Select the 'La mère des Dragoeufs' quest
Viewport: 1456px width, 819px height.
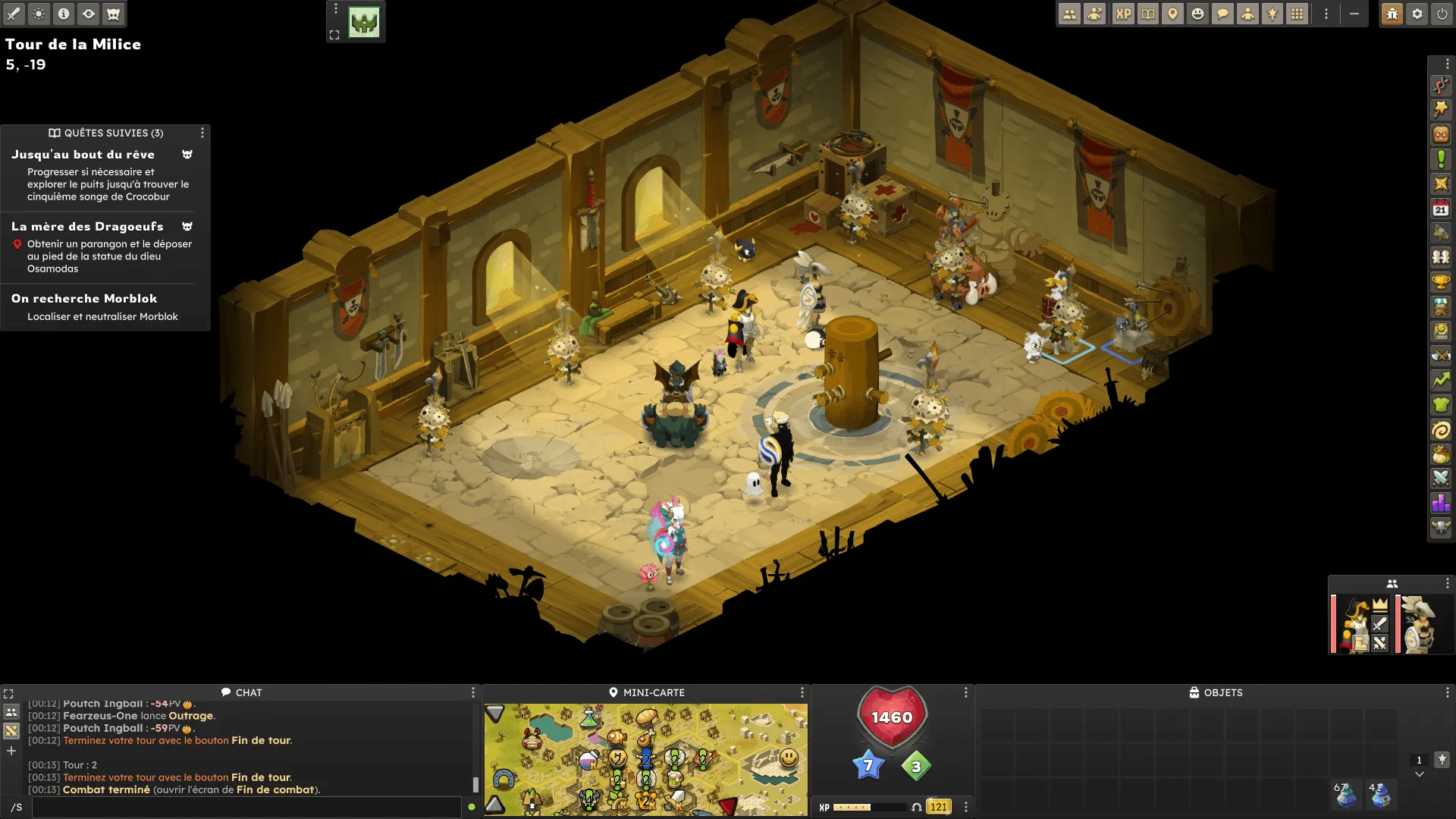pos(87,227)
